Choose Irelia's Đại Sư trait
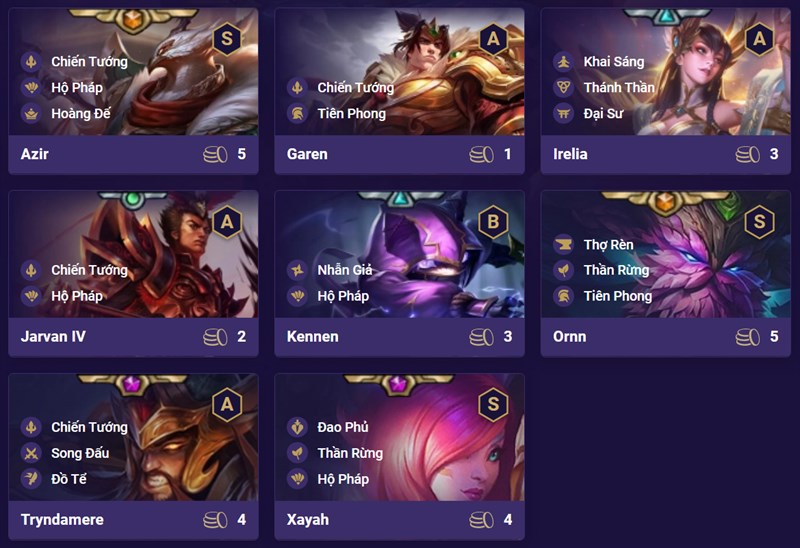Screen dimensions: 800x548 604,113
